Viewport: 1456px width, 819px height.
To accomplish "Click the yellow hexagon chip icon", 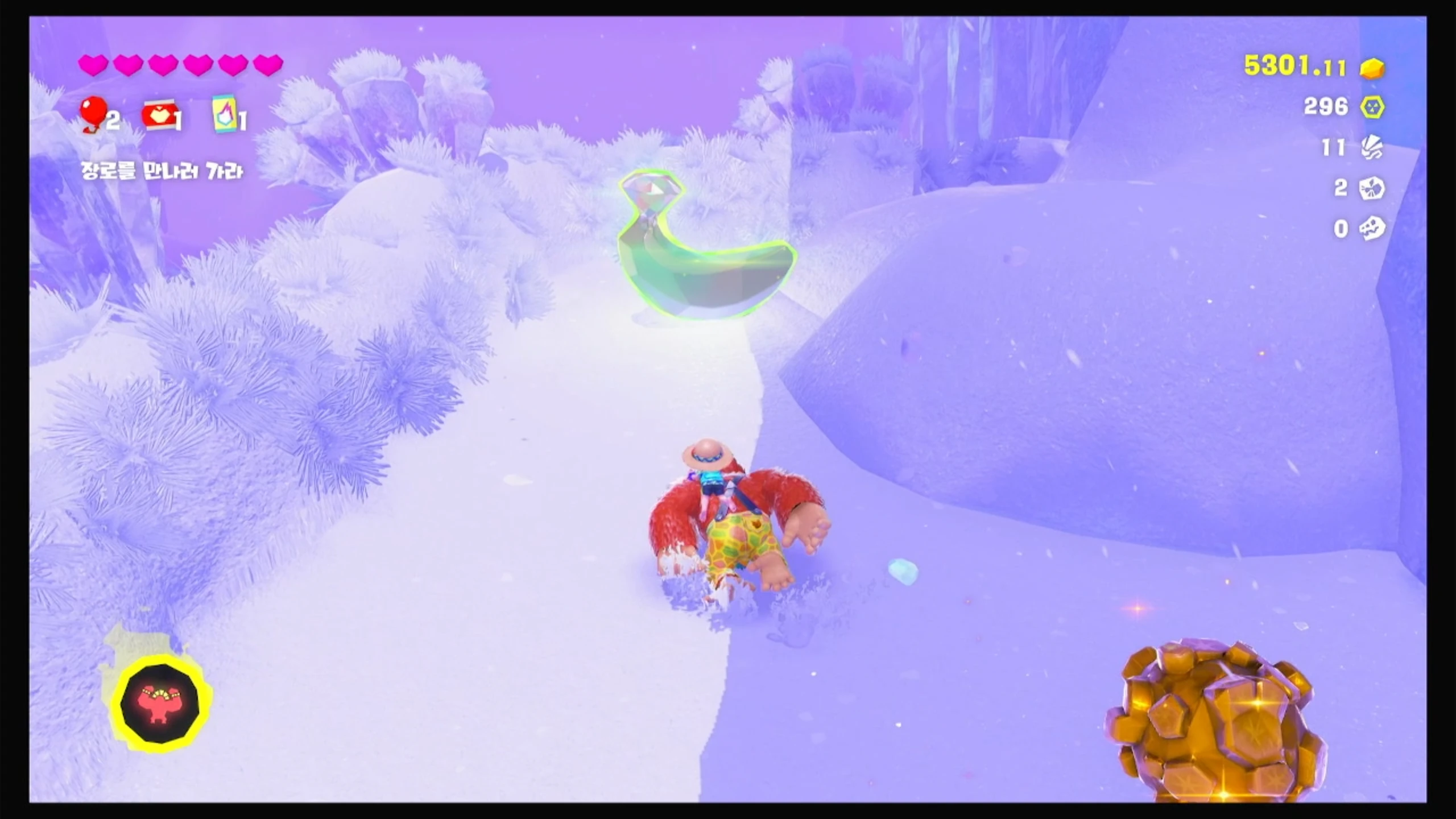I will [x=1372, y=107].
